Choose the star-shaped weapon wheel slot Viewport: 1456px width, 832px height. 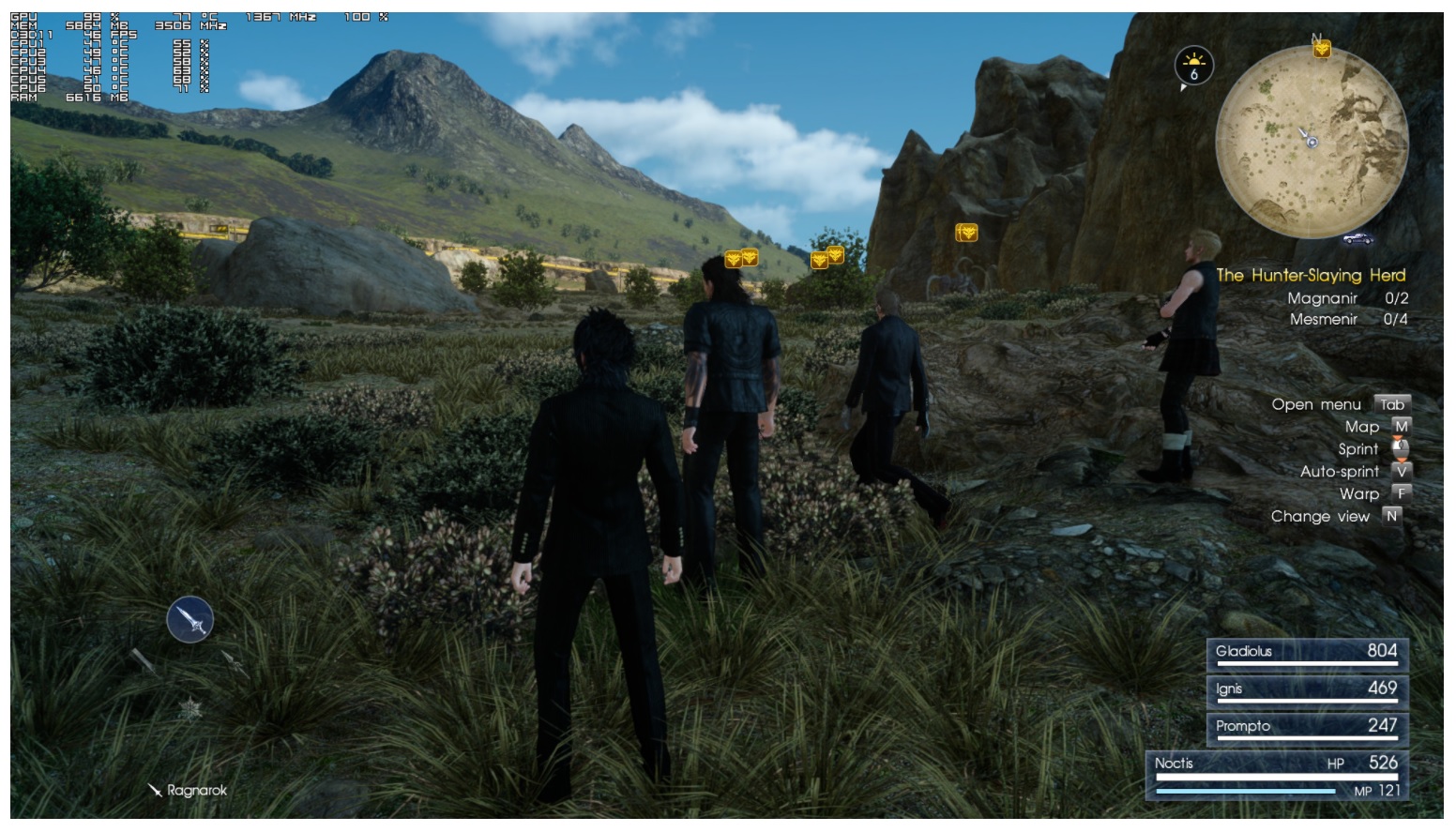pyautogui.click(x=190, y=709)
